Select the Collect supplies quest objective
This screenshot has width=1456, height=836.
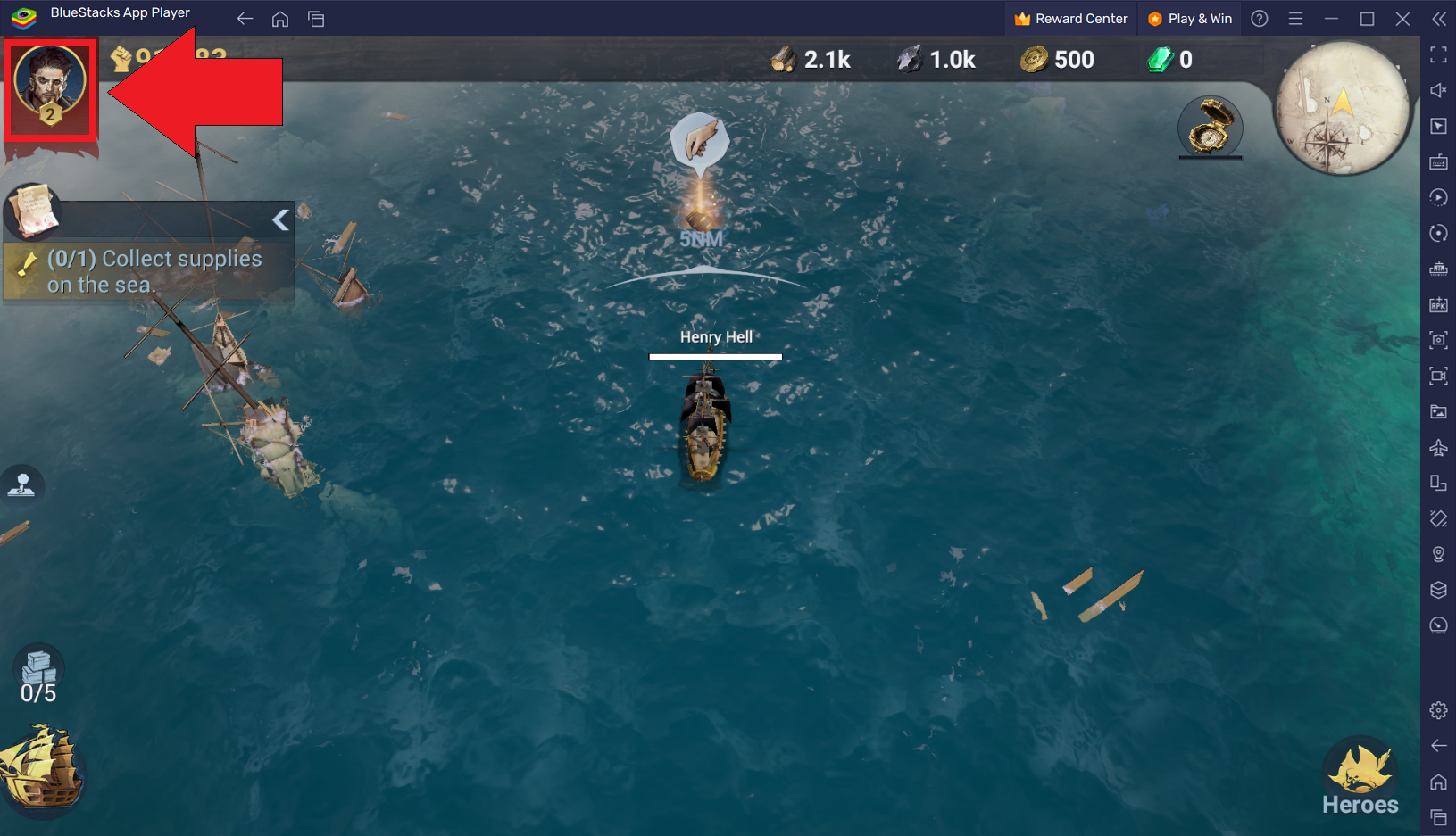coord(154,271)
